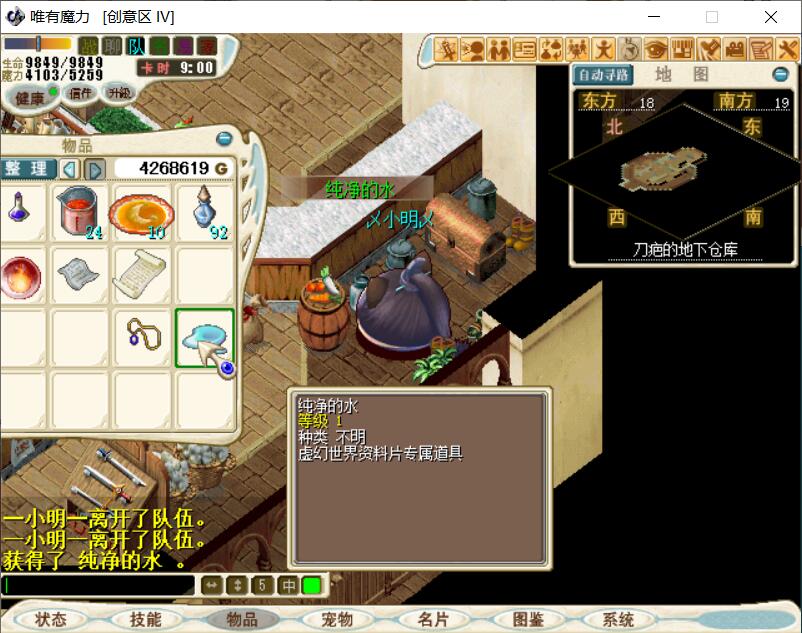This screenshot has width=802, height=633.
Task: Pick the purple necklace item slot
Action: tap(141, 337)
